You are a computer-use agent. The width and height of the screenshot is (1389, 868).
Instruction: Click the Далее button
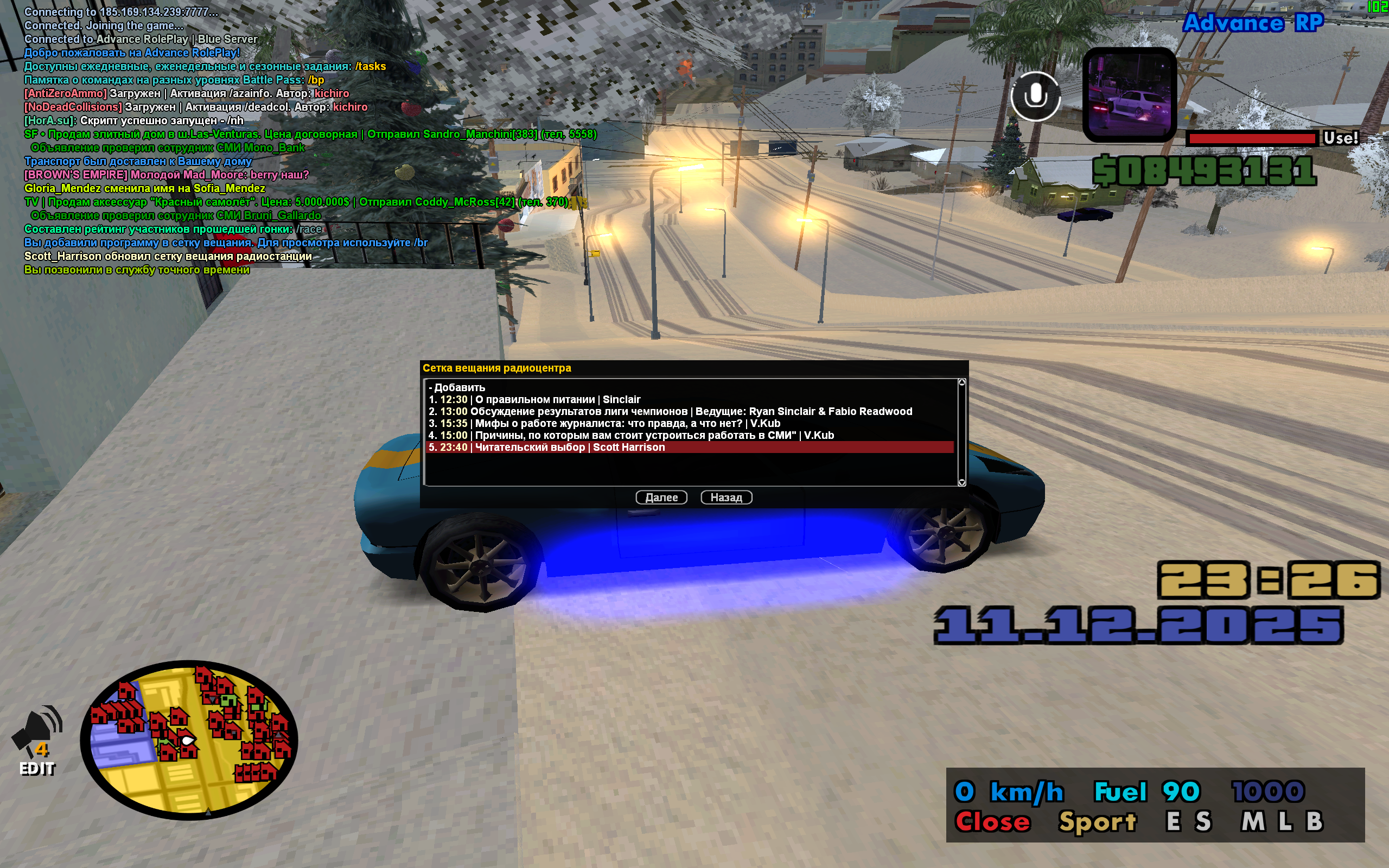point(661,497)
